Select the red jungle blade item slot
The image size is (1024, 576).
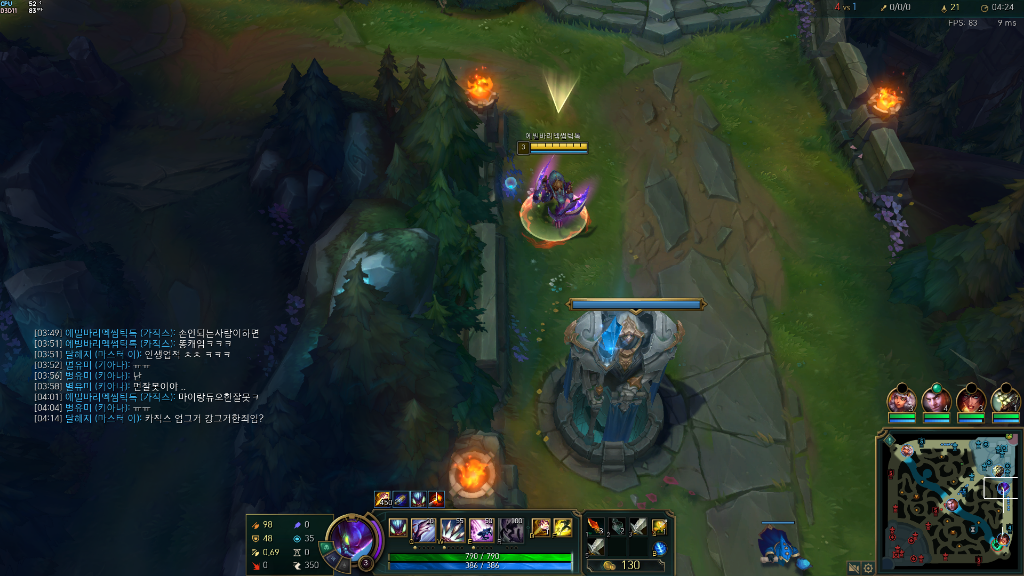pyautogui.click(x=596, y=526)
